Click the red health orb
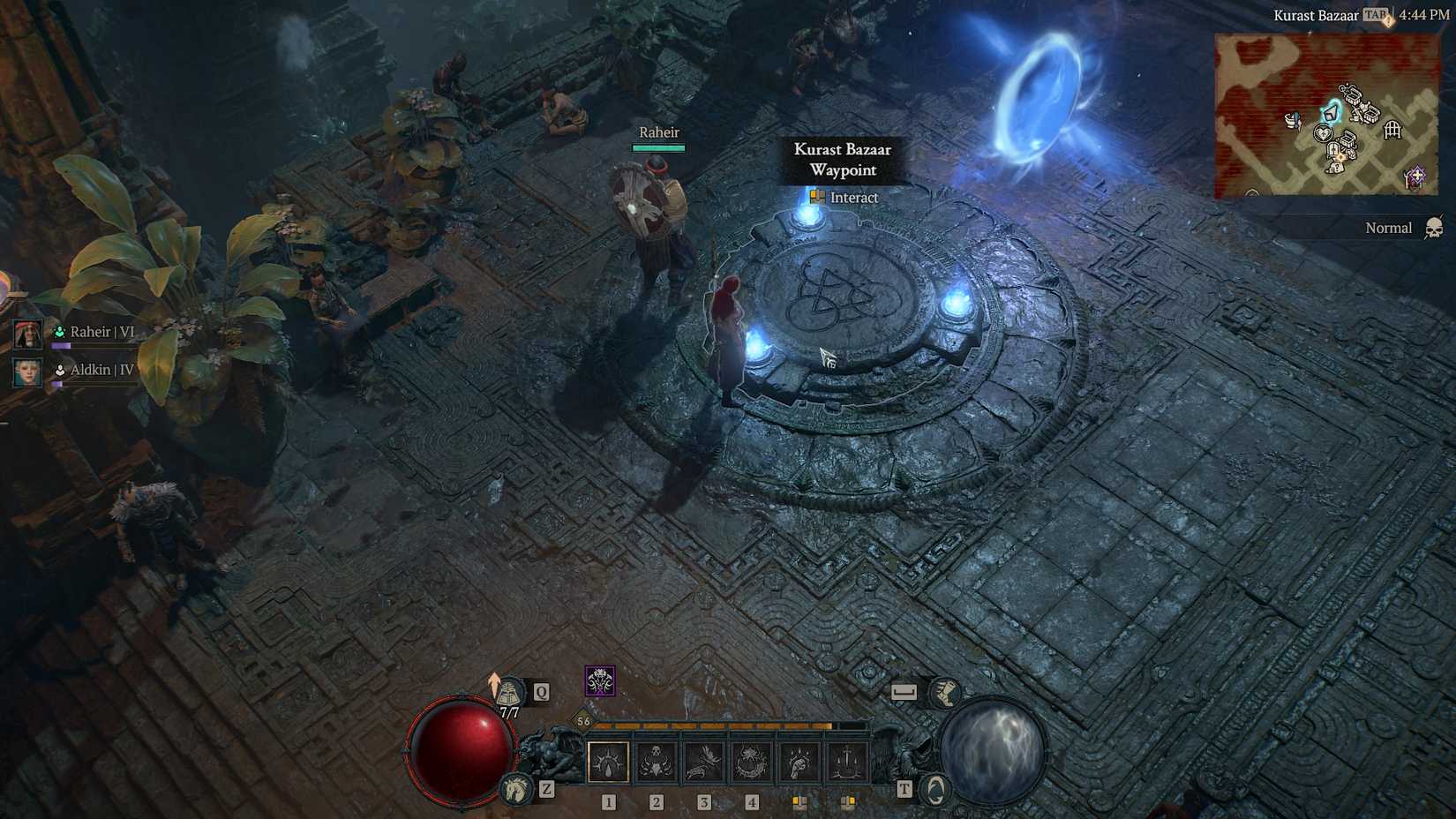 (459, 750)
